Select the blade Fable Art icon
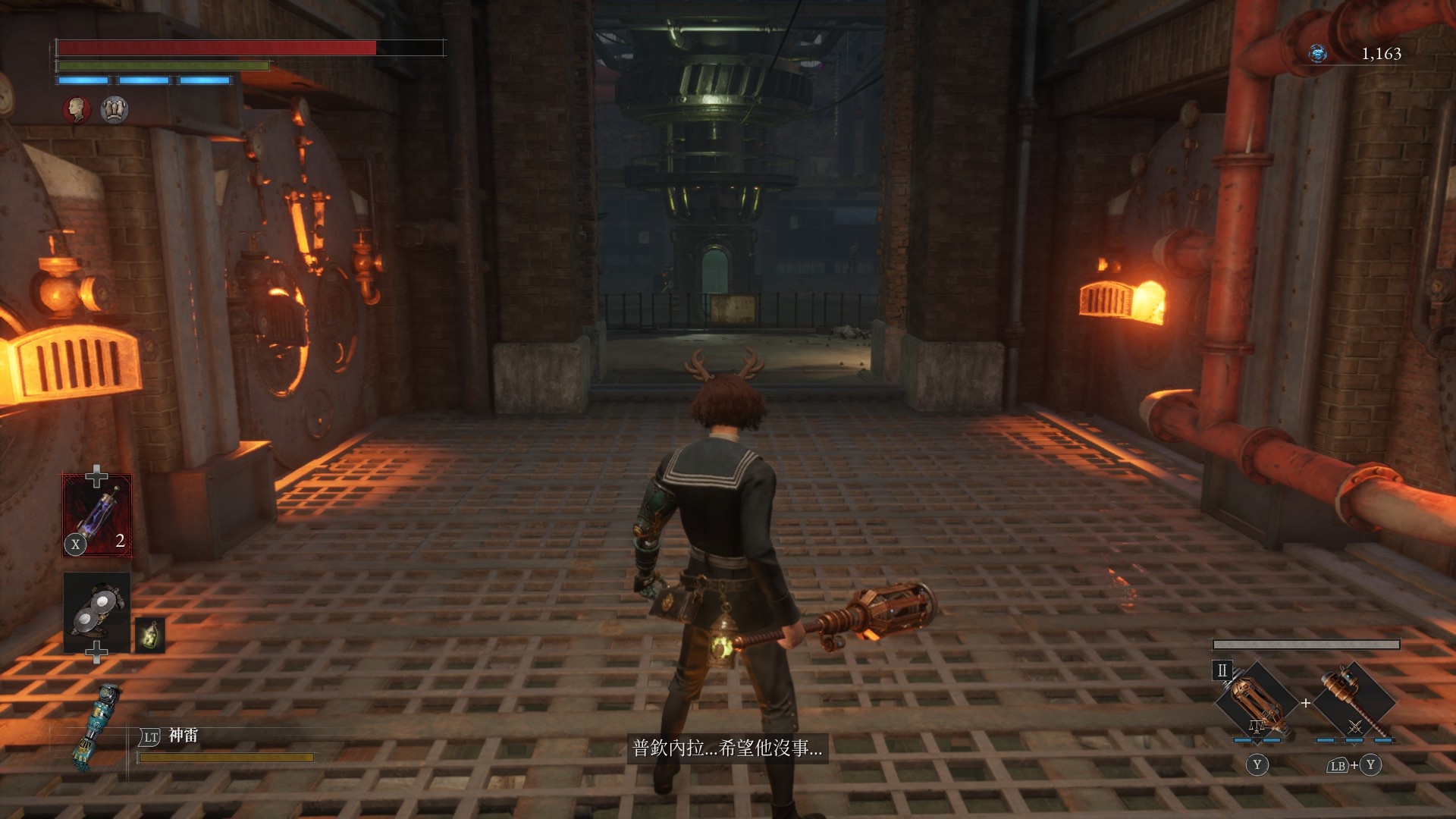The image size is (1456, 819). (x=1257, y=701)
